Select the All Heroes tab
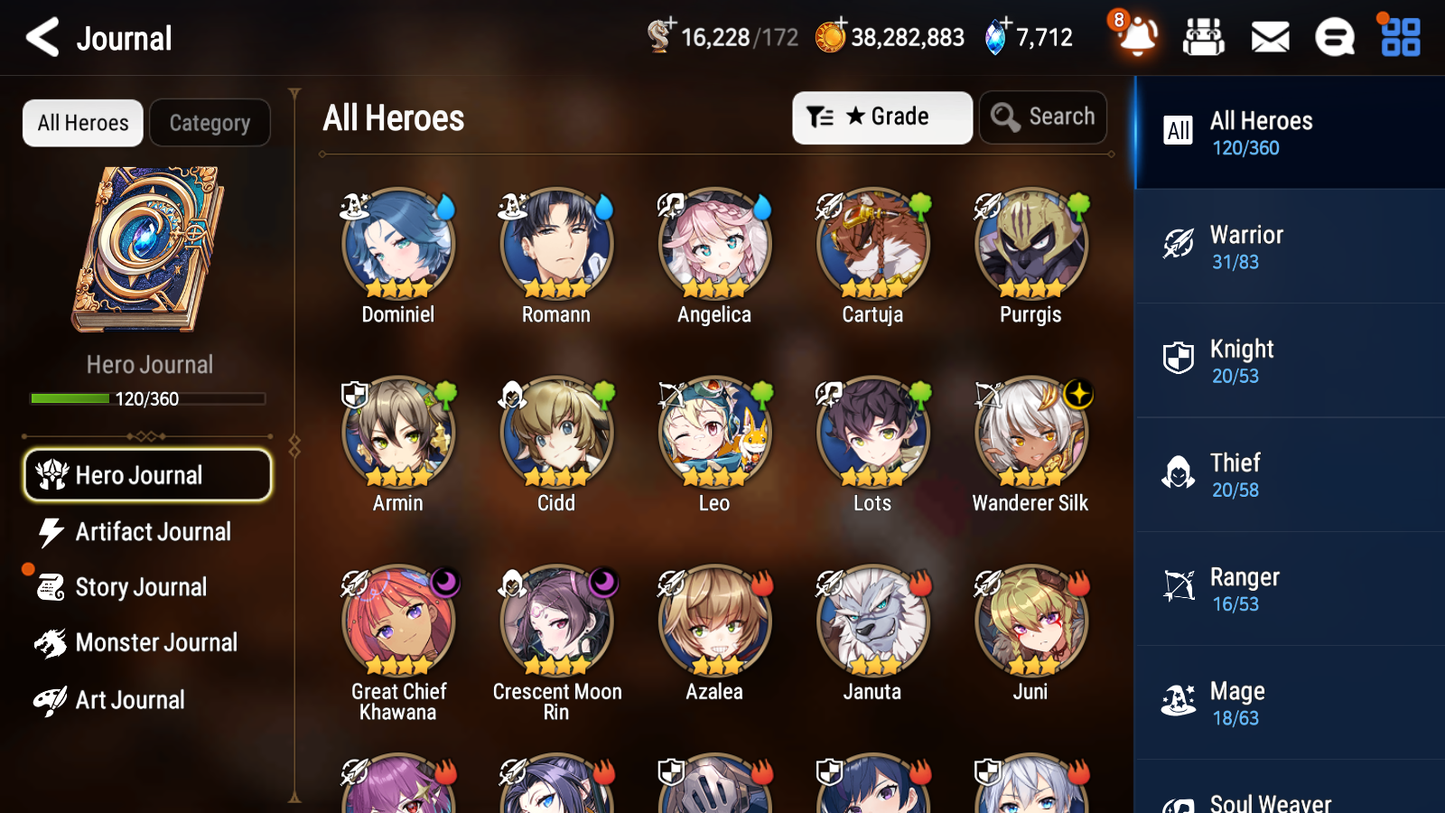This screenshot has width=1445, height=813. tap(82, 123)
